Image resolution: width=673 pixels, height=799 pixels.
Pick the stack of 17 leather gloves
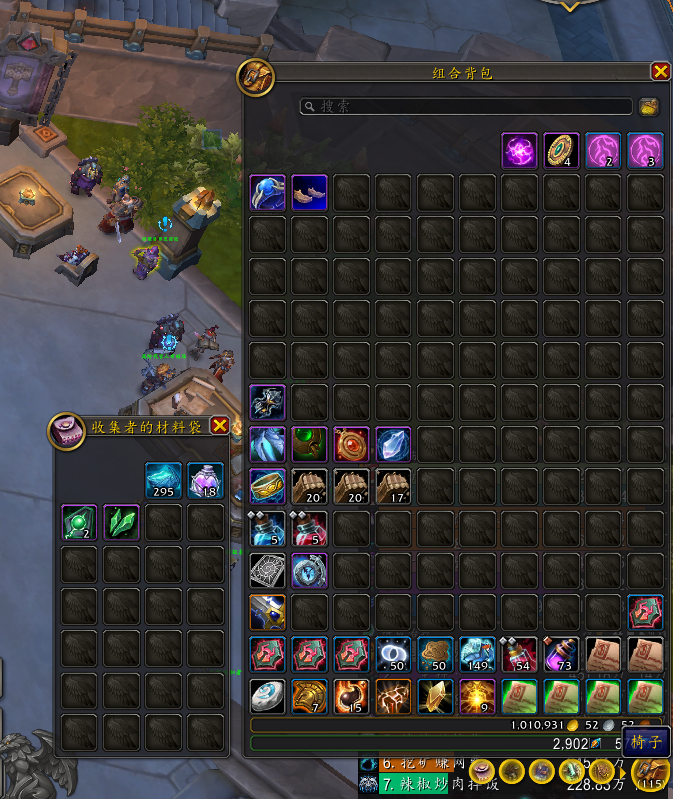pyautogui.click(x=393, y=487)
